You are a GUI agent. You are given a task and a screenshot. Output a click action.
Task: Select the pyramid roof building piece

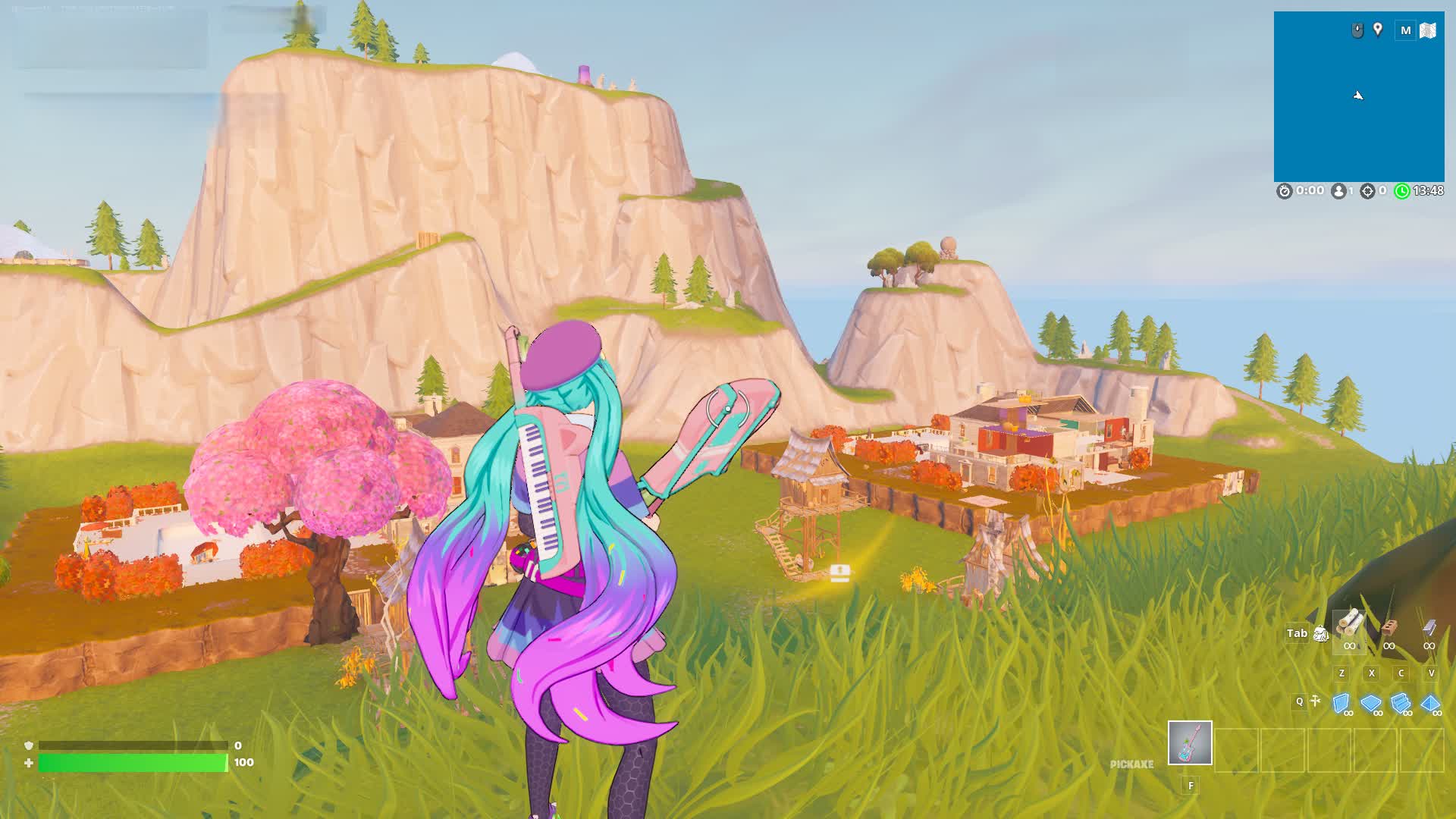[1430, 704]
